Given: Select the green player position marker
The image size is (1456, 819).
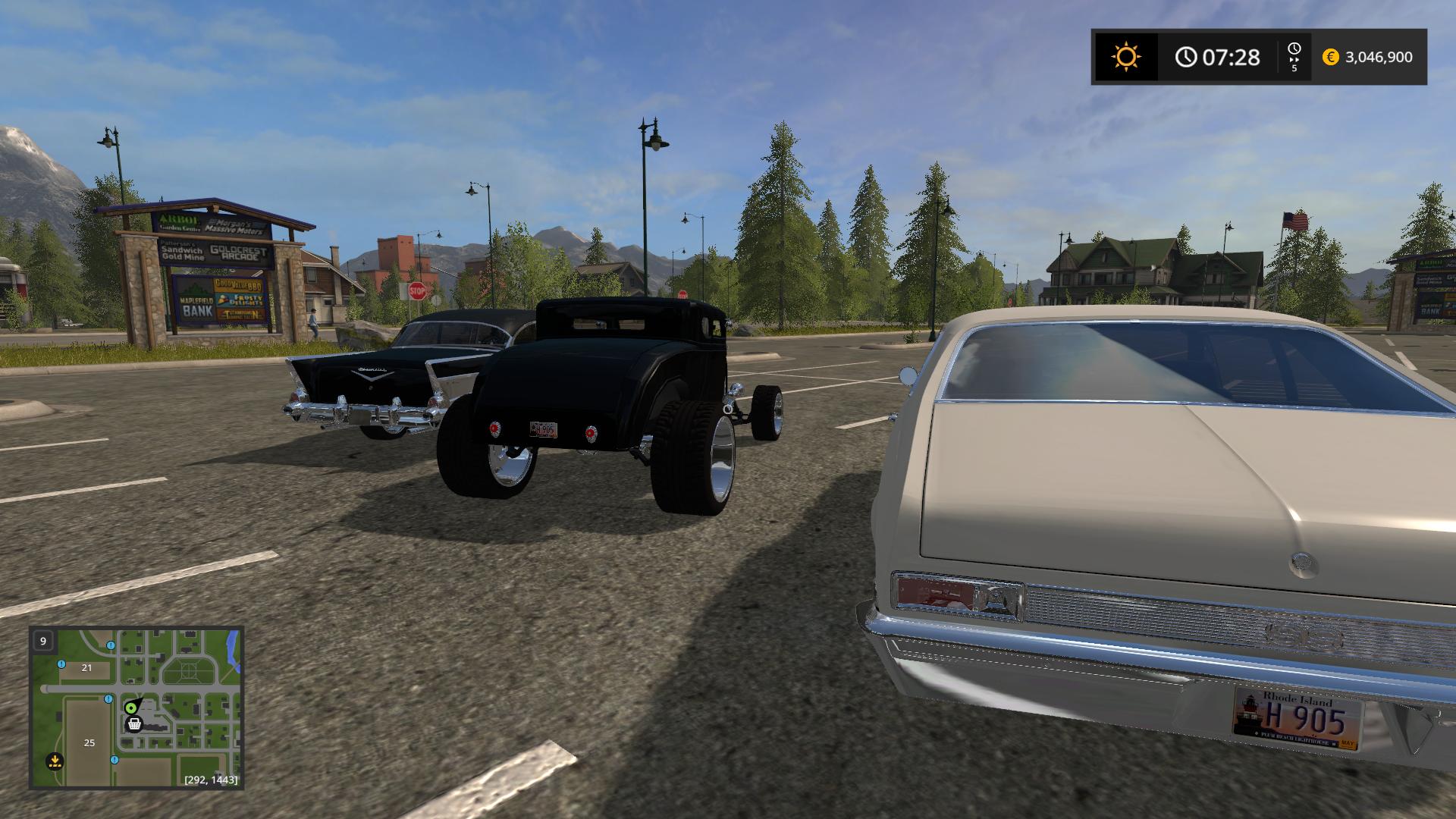Looking at the screenshot, I should pyautogui.click(x=131, y=708).
